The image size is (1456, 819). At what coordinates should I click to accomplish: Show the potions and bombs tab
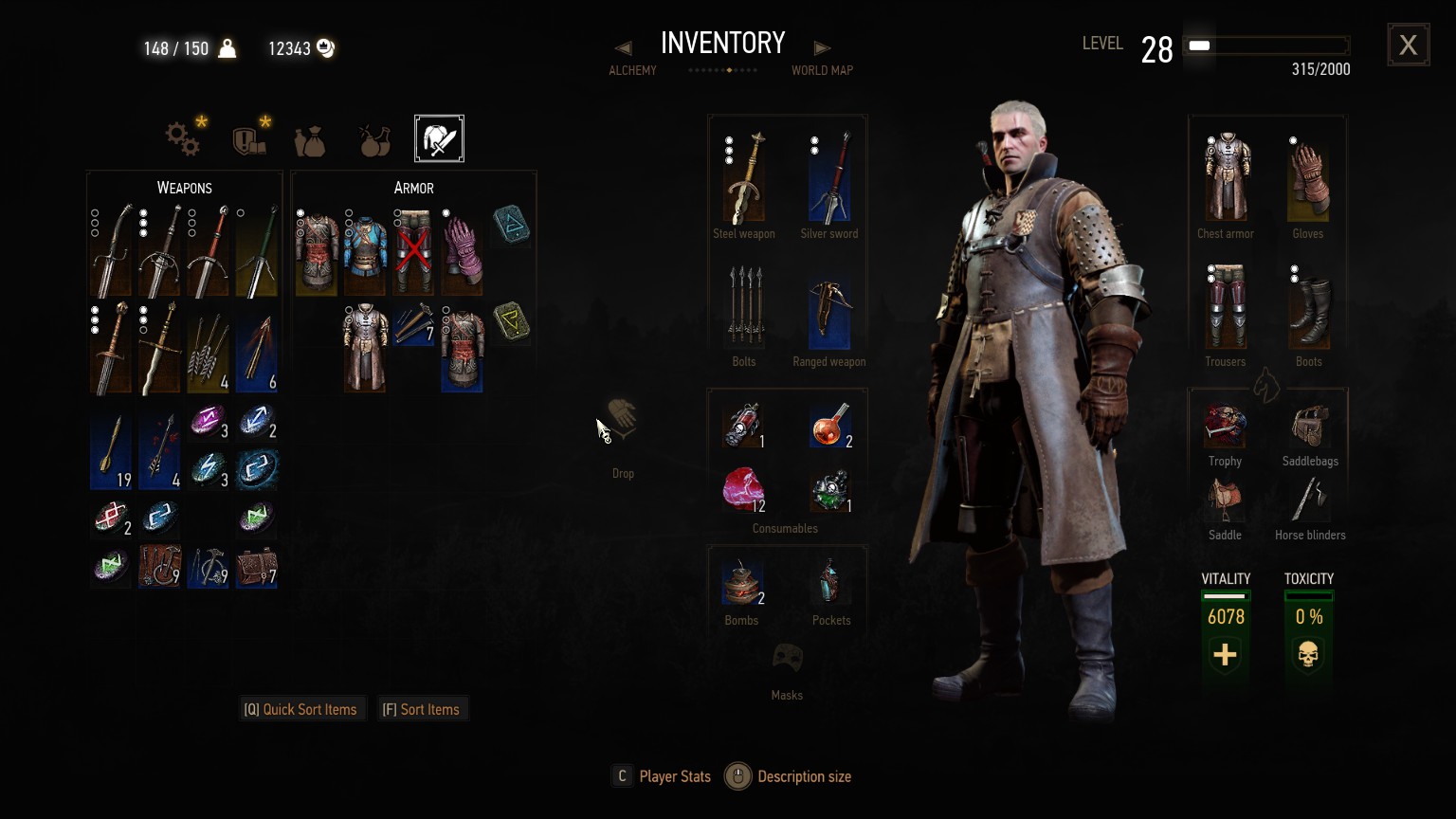click(374, 140)
